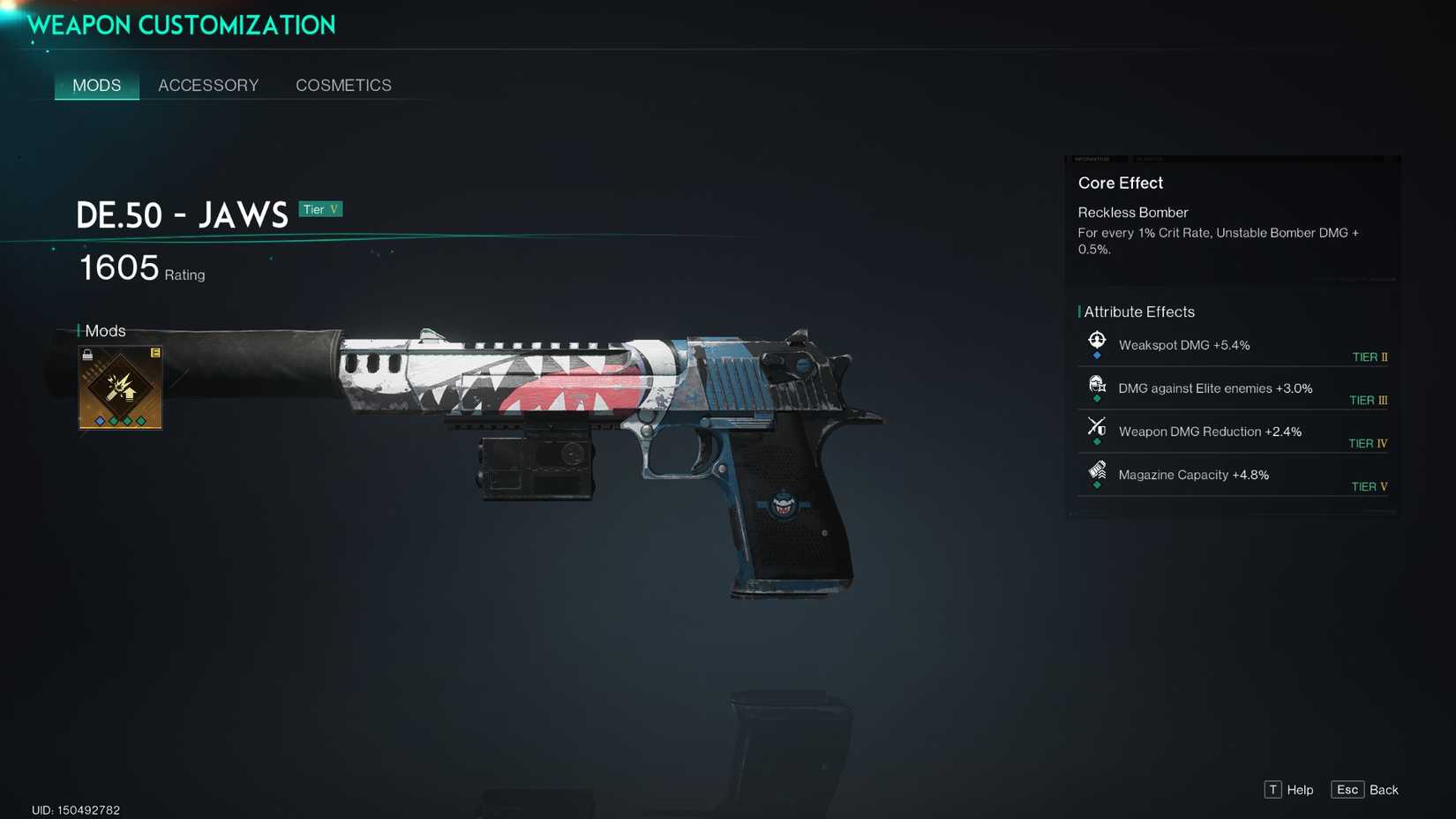The height and width of the screenshot is (819, 1456).
Task: Switch to the ACCESSORY tab
Action: [x=208, y=85]
